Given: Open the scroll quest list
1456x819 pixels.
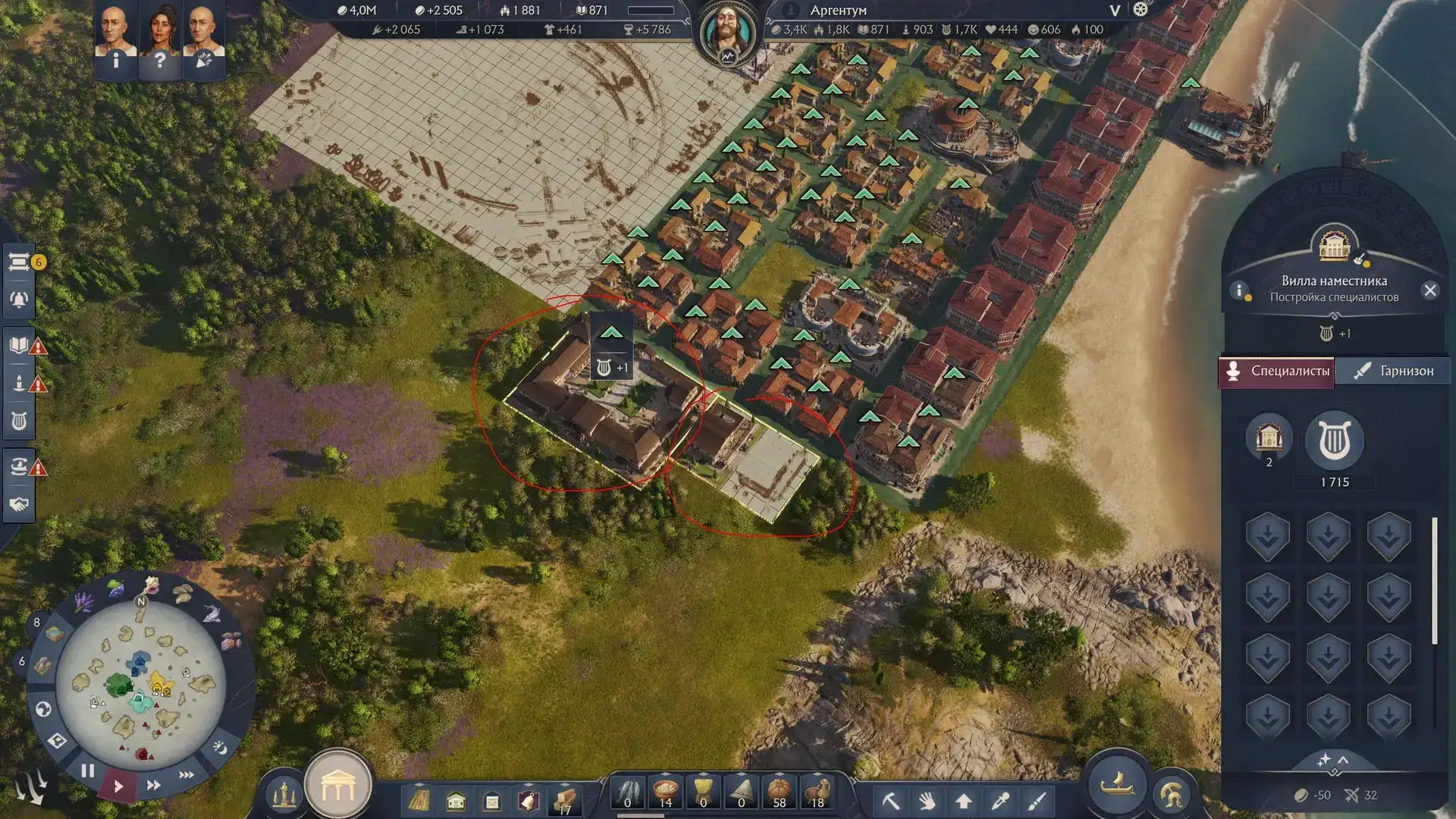Looking at the screenshot, I should (19, 262).
